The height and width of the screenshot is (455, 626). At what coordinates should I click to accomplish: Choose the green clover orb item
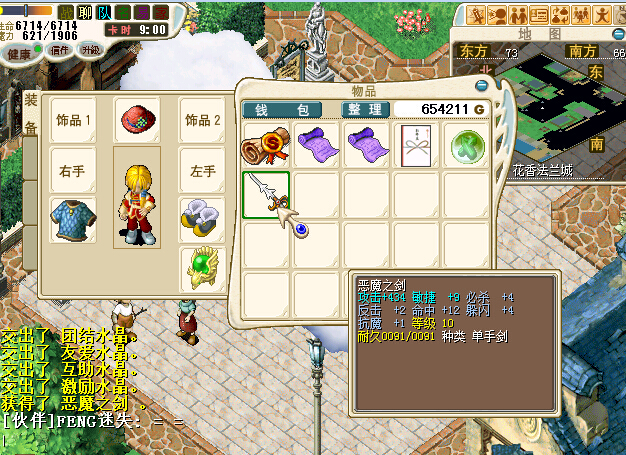point(466,144)
